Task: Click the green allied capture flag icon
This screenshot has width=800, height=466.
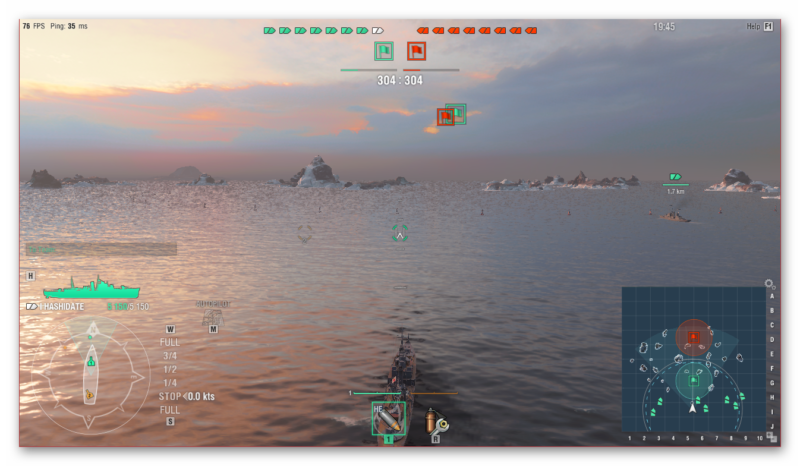Action: tap(384, 51)
